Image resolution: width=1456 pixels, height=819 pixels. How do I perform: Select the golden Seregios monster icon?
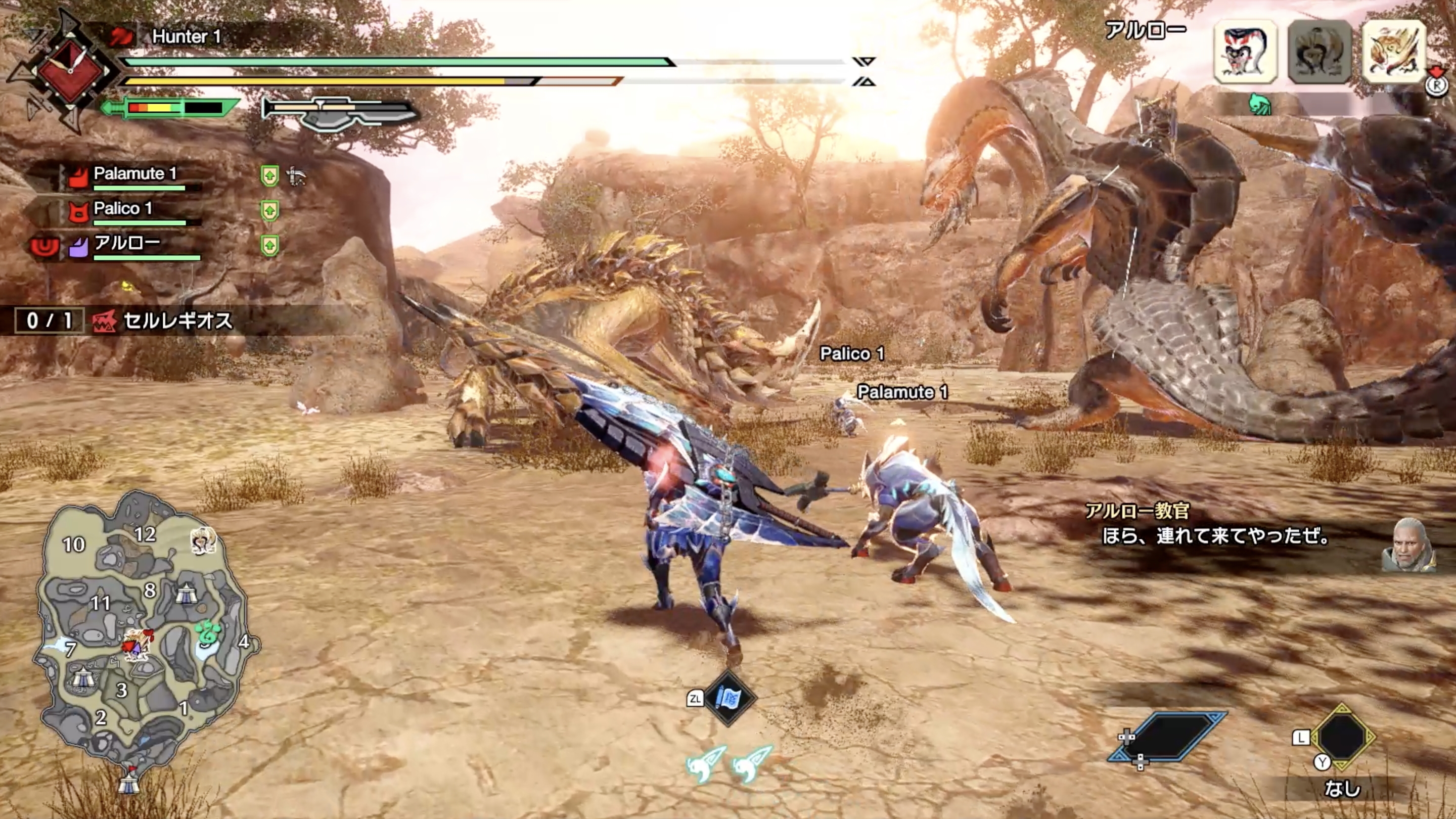[x=1393, y=52]
